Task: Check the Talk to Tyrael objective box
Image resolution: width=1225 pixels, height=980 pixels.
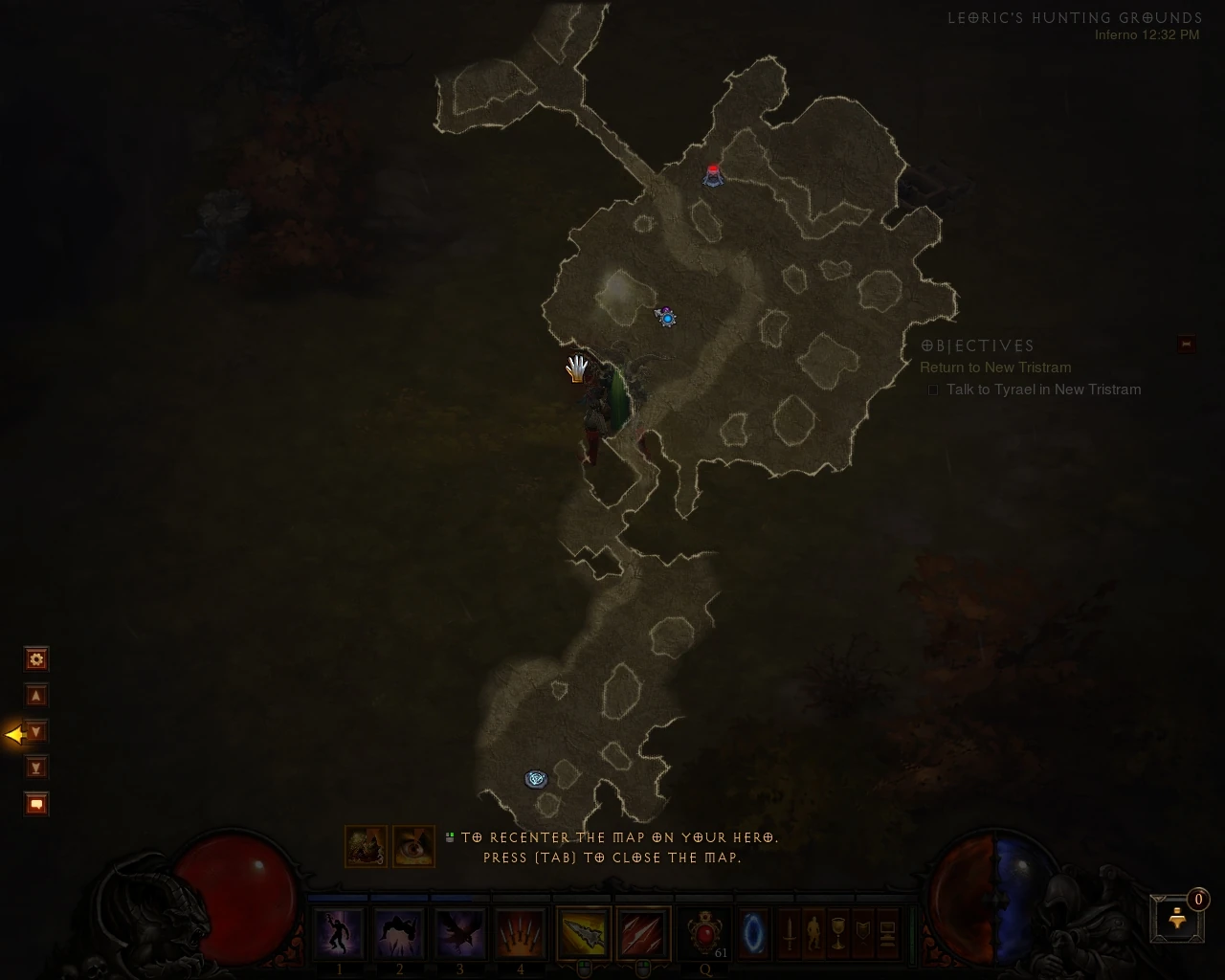Action: point(933,390)
